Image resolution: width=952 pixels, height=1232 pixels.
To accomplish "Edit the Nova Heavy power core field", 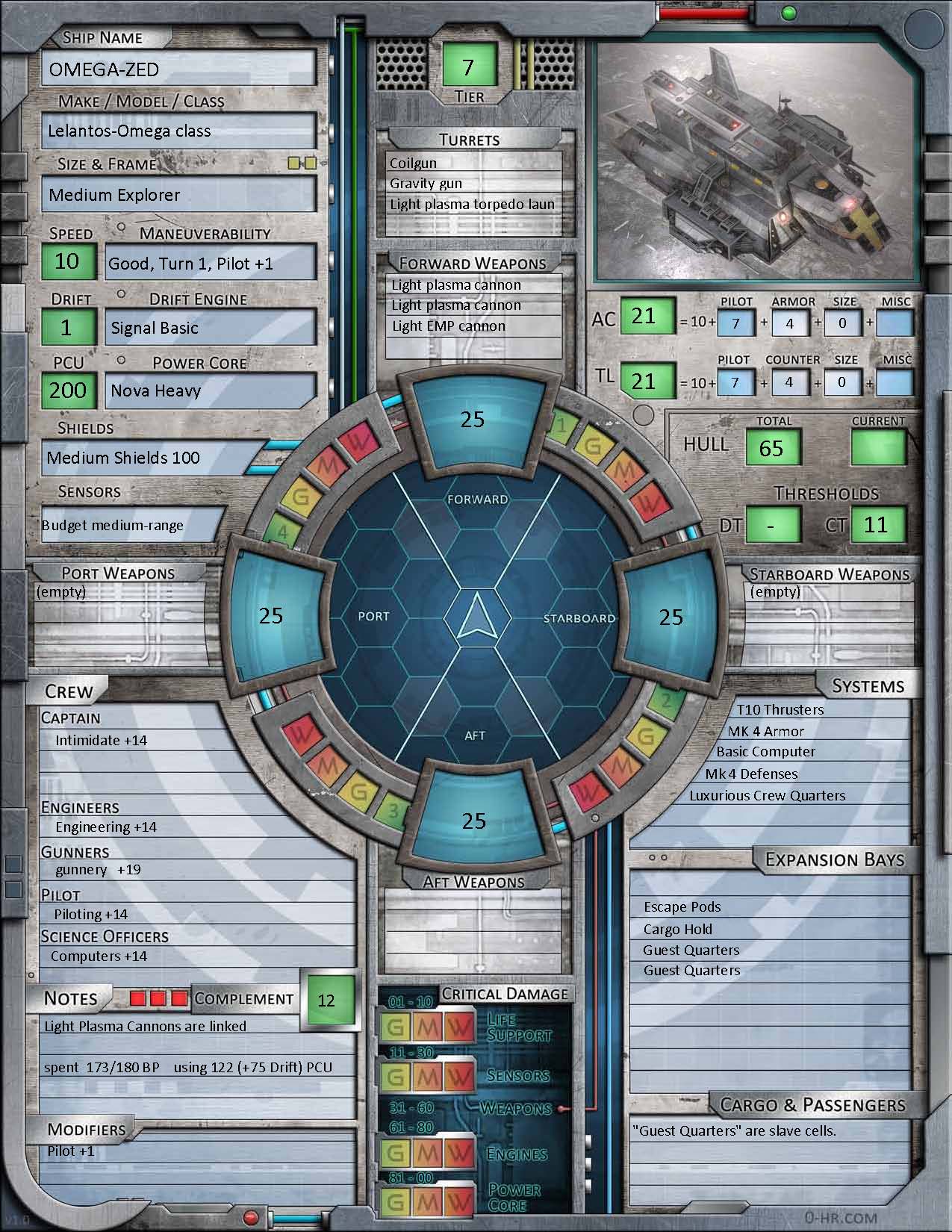I will click(211, 391).
